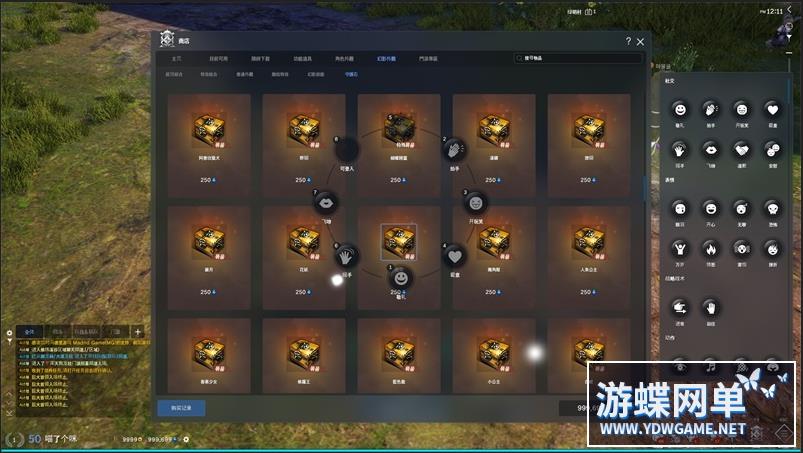Pick the heart emote on the wheel

454,255
